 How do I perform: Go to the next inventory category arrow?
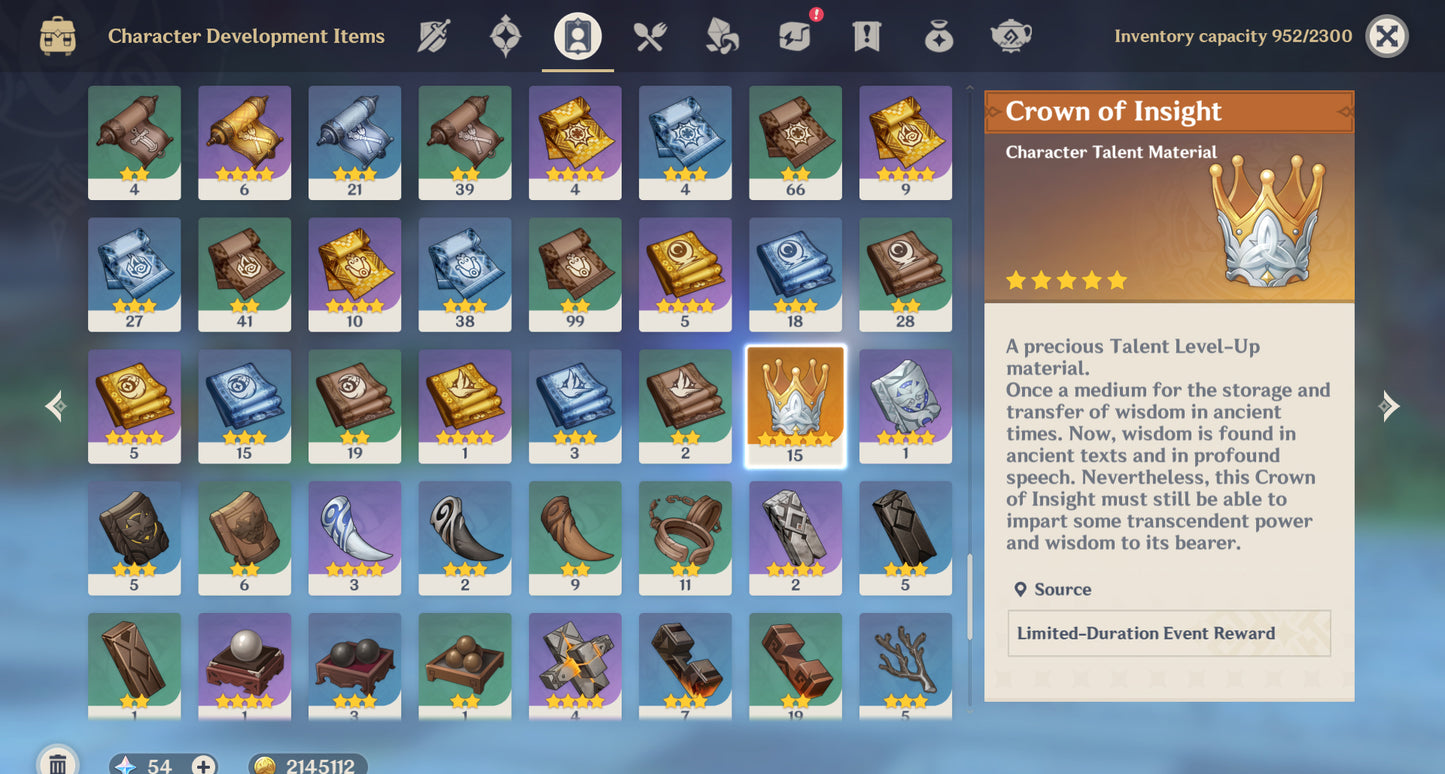1388,405
